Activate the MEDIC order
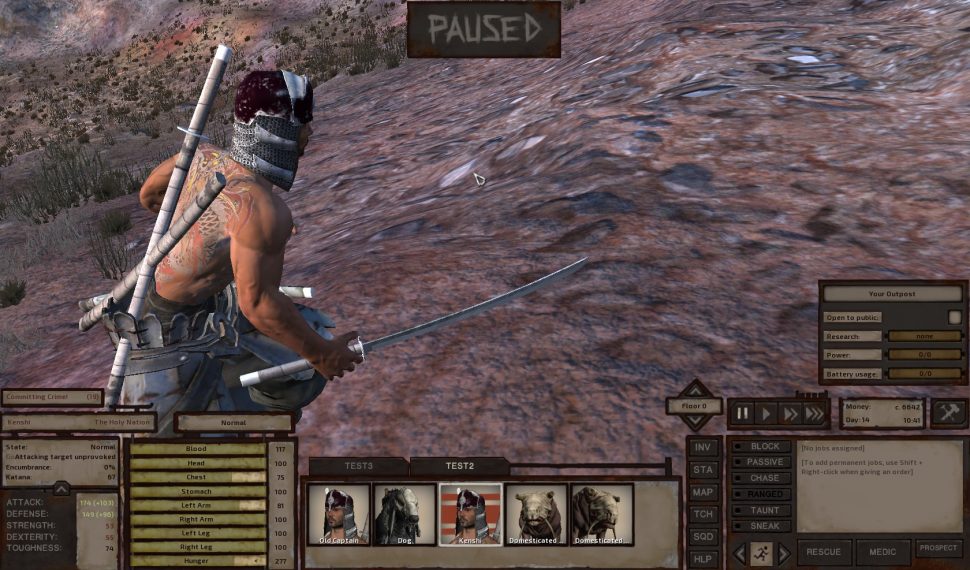The width and height of the screenshot is (970, 570). (x=883, y=553)
